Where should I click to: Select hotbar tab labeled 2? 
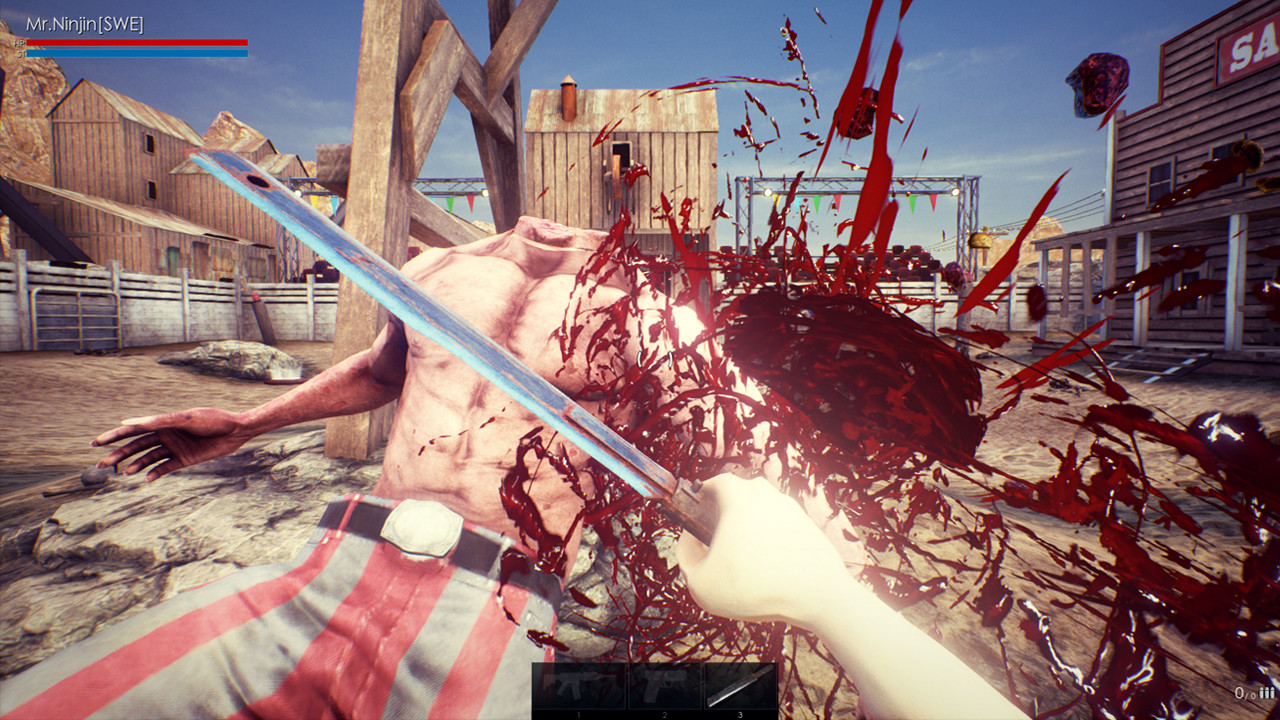tap(663, 714)
